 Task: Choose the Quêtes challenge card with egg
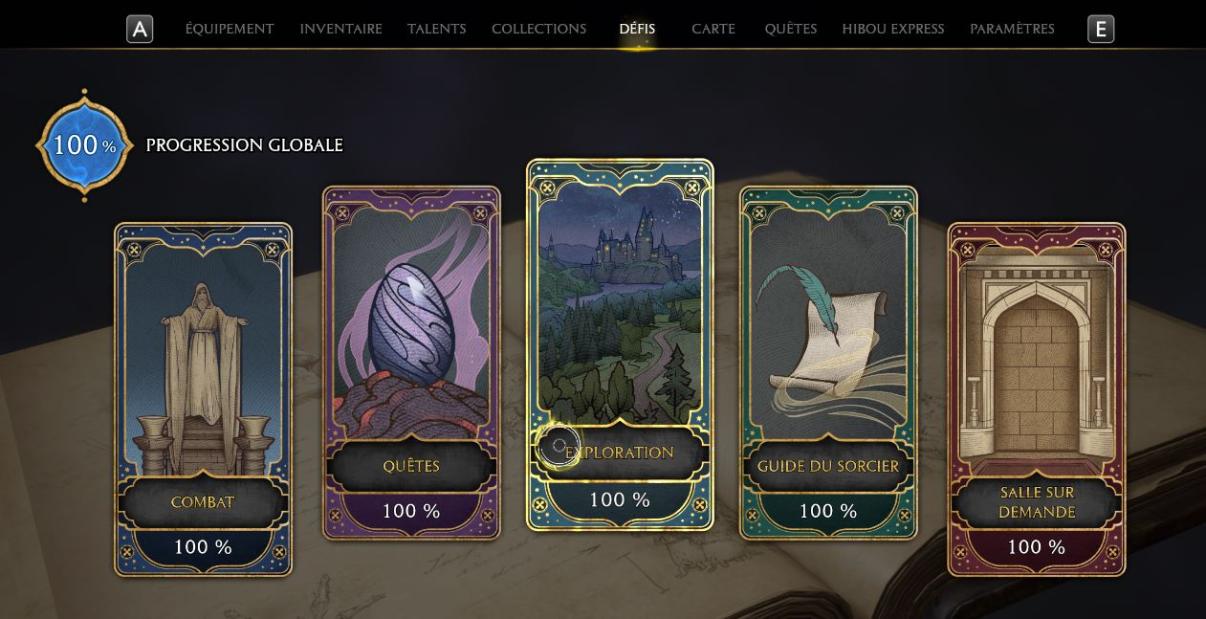[x=411, y=362]
